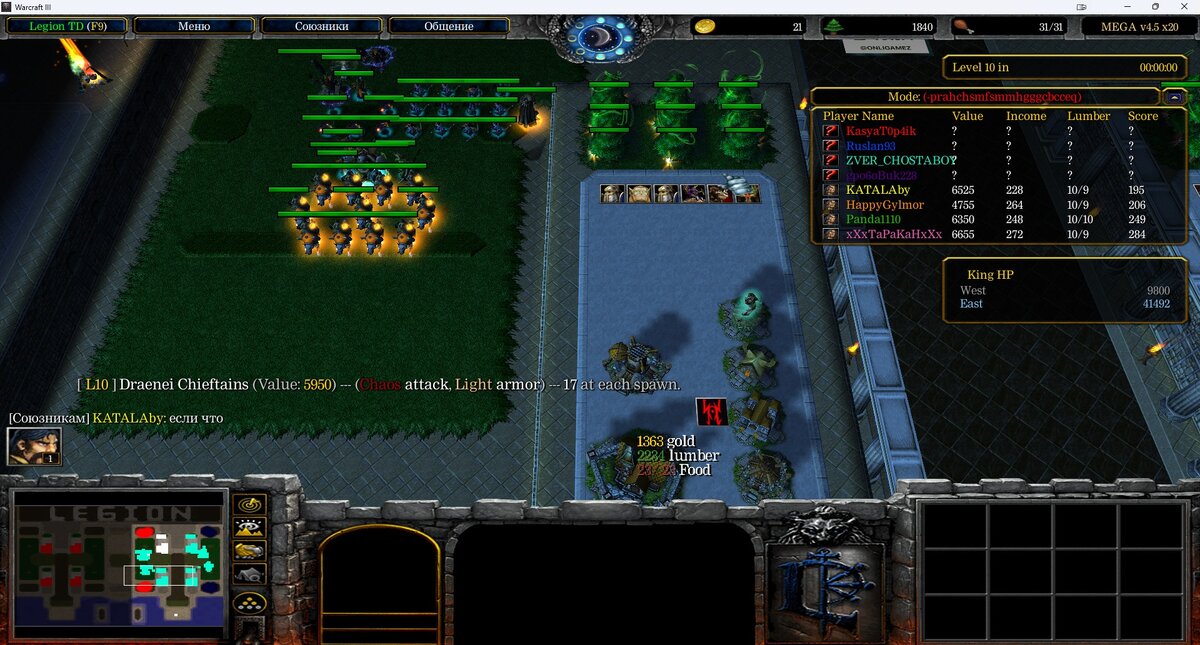
Task: Toggle minimap terrain display eye button
Action: coord(249,527)
